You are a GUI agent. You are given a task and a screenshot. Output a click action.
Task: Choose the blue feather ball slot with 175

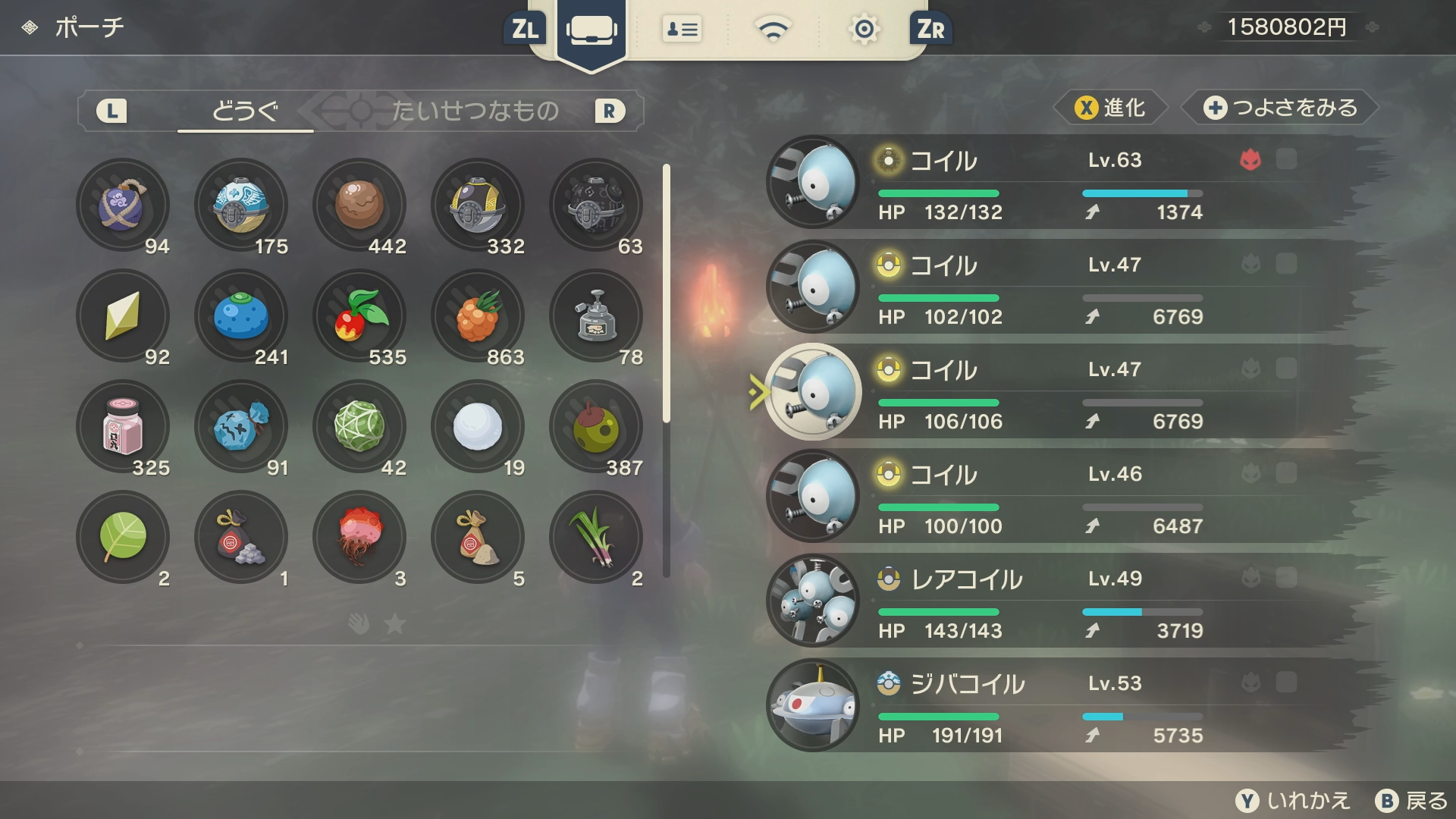pos(241,206)
